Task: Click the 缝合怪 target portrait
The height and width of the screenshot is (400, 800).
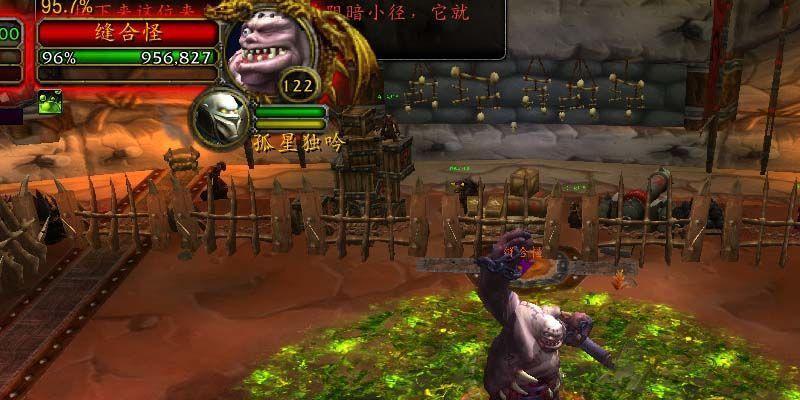Action: [x=270, y=51]
